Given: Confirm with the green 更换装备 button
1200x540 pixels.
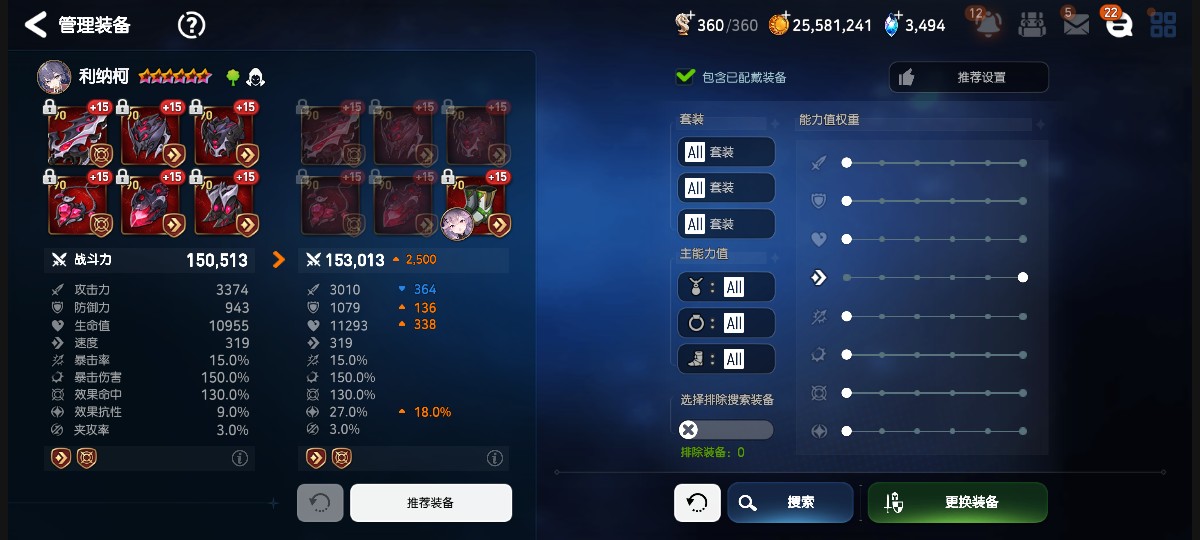Looking at the screenshot, I should point(957,502).
